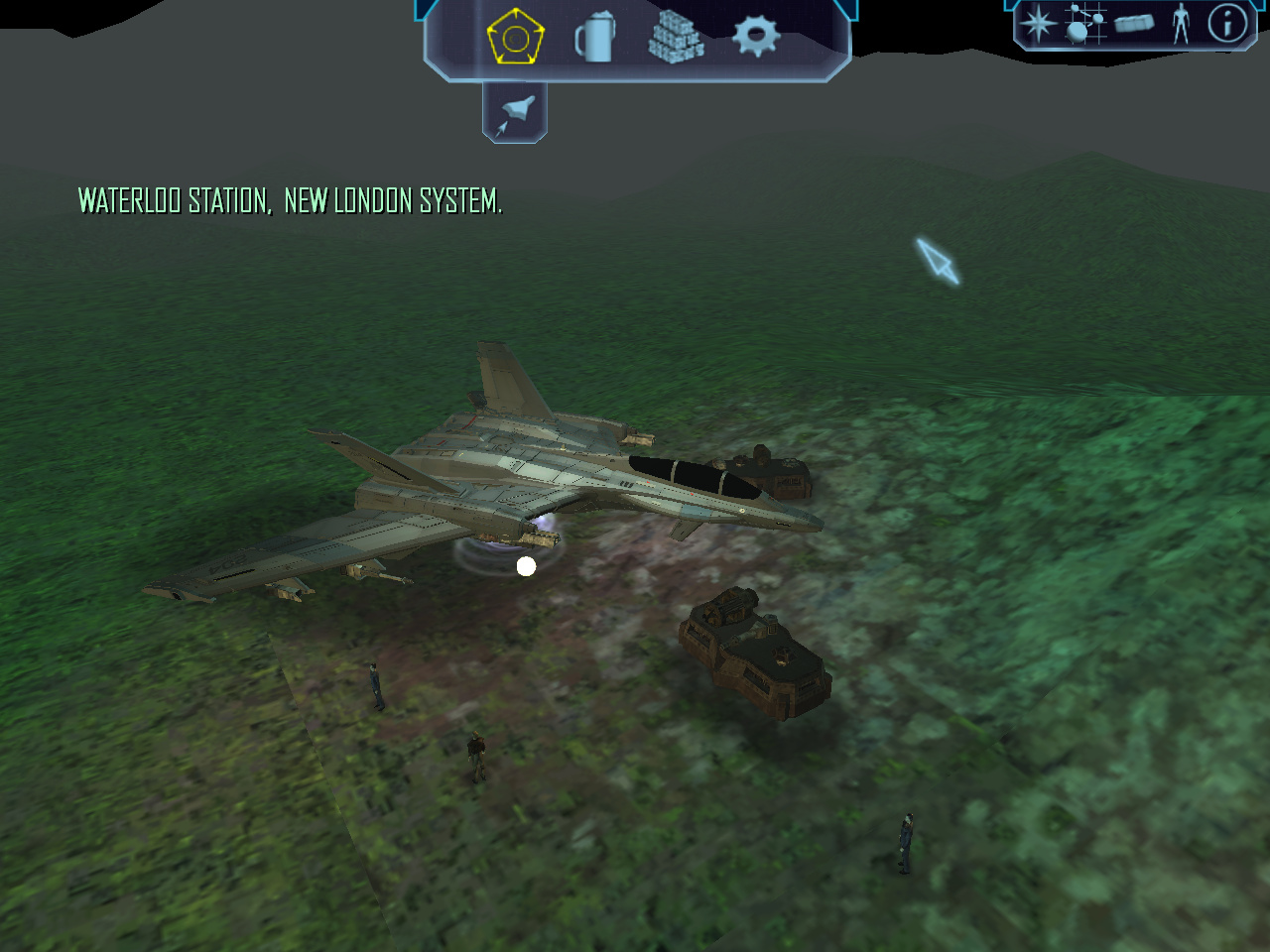
Task: Click the eight-pointed star icon
Action: click(1039, 23)
